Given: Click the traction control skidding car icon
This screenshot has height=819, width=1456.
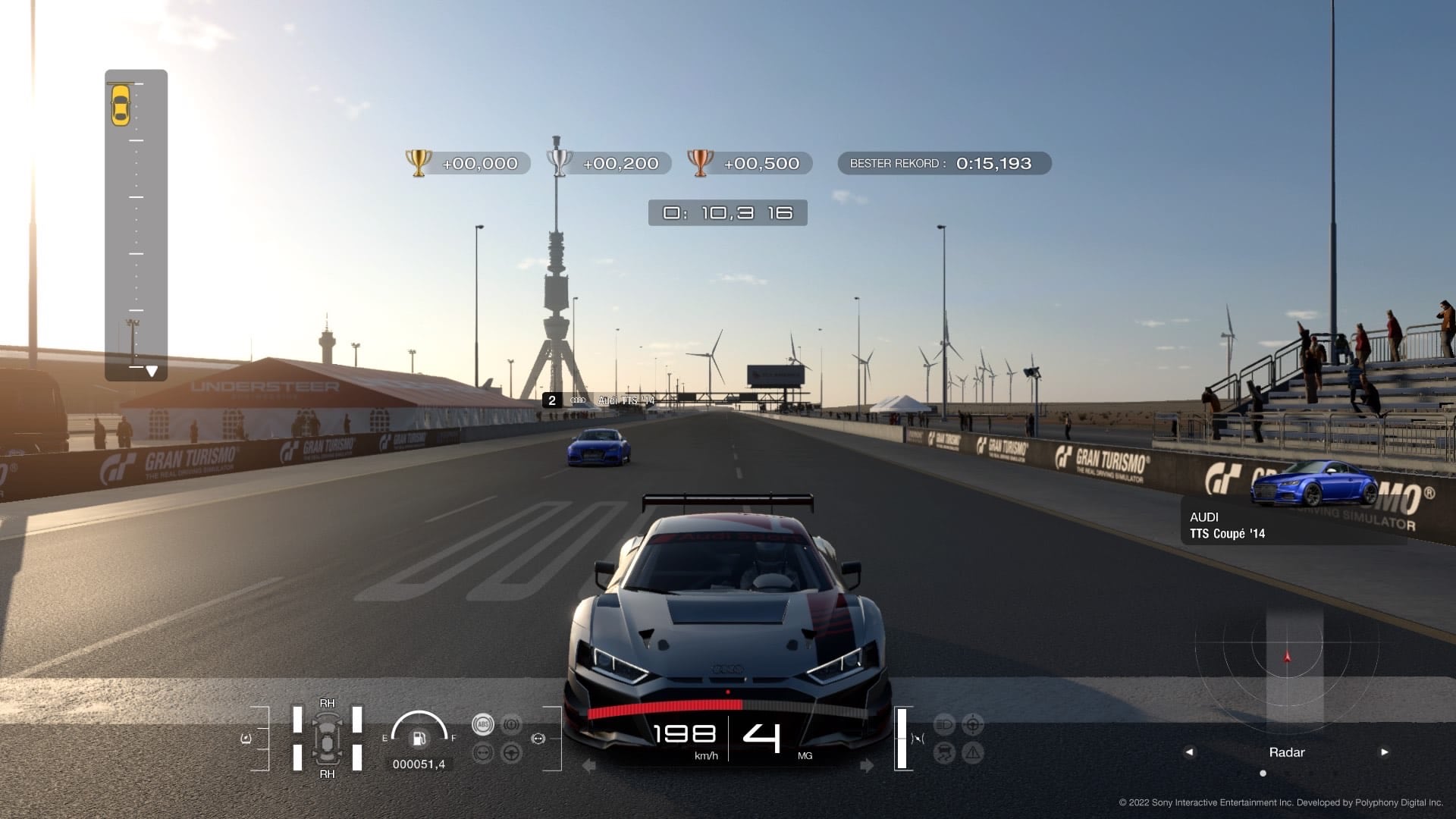Looking at the screenshot, I should coord(944,753).
